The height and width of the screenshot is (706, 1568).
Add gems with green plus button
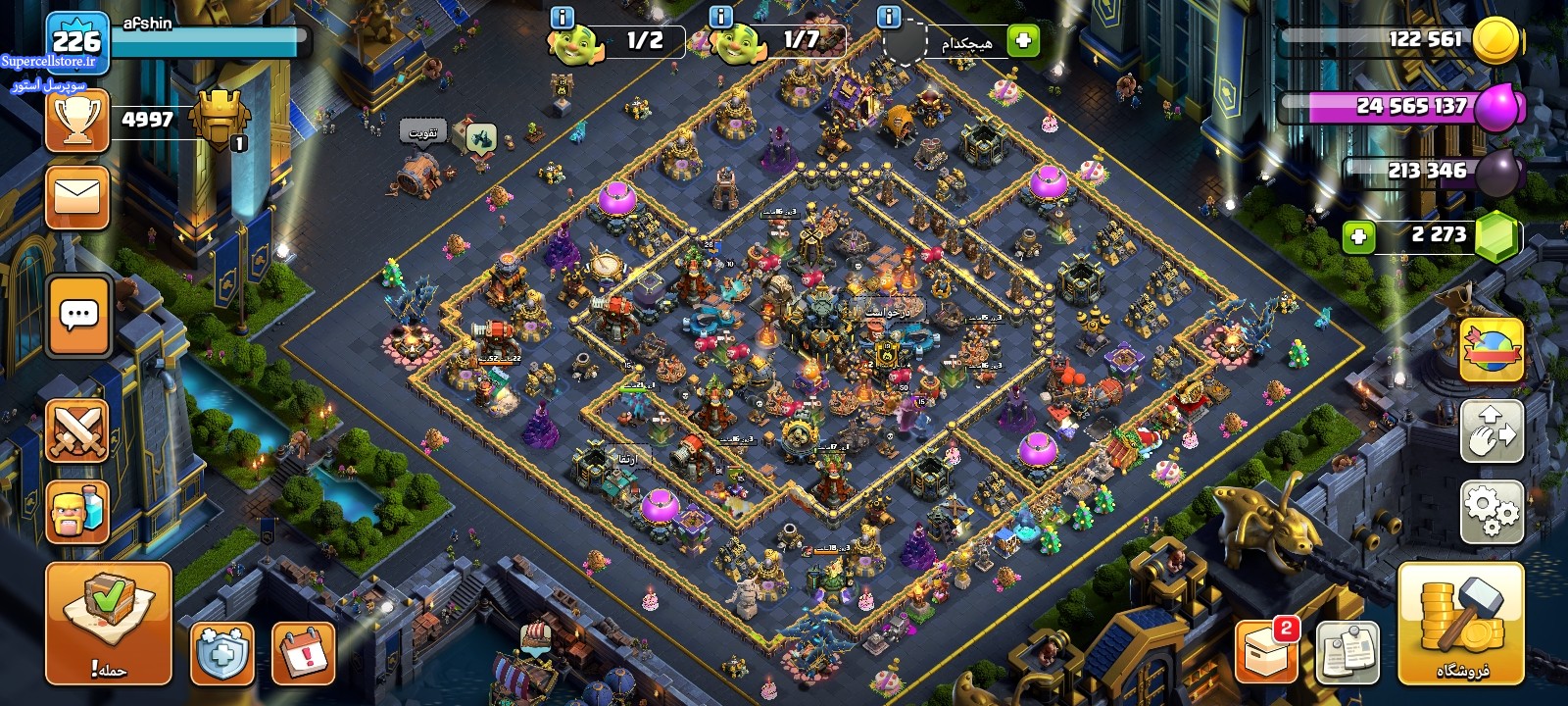click(x=1358, y=236)
